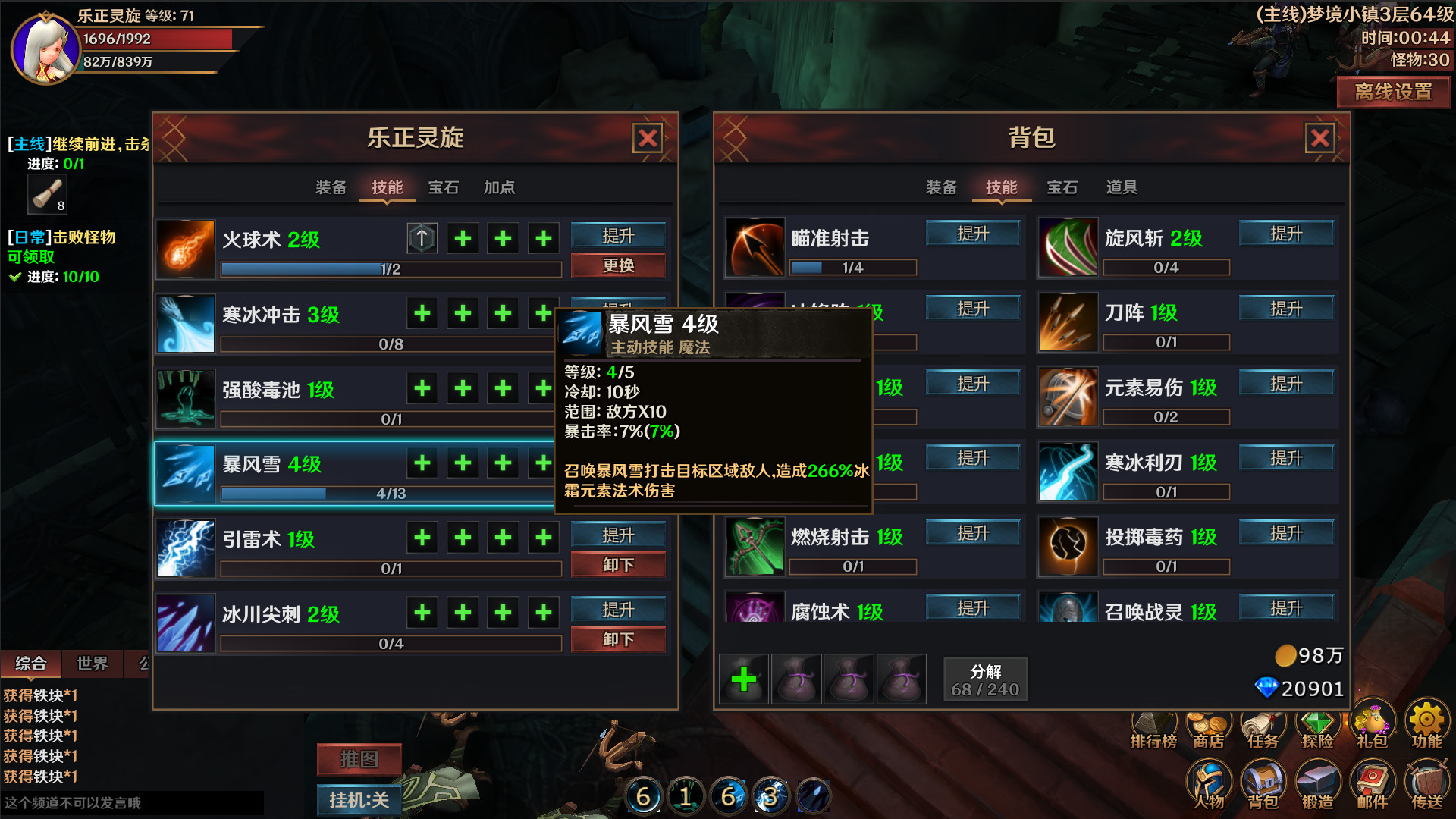
Task: Select the 火球术 fireball skill icon
Action: tap(186, 249)
